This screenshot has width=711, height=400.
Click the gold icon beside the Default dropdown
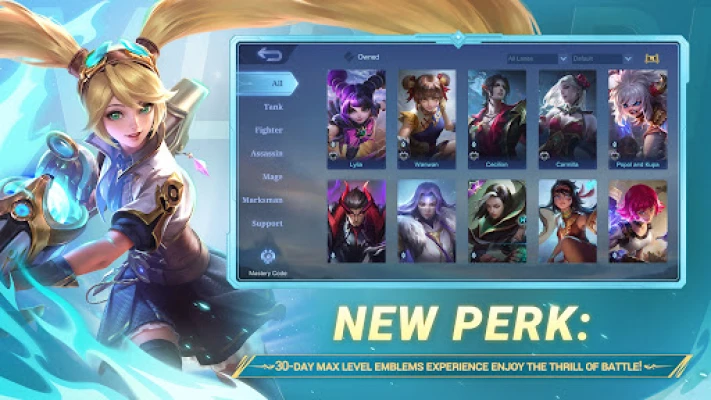coord(653,59)
